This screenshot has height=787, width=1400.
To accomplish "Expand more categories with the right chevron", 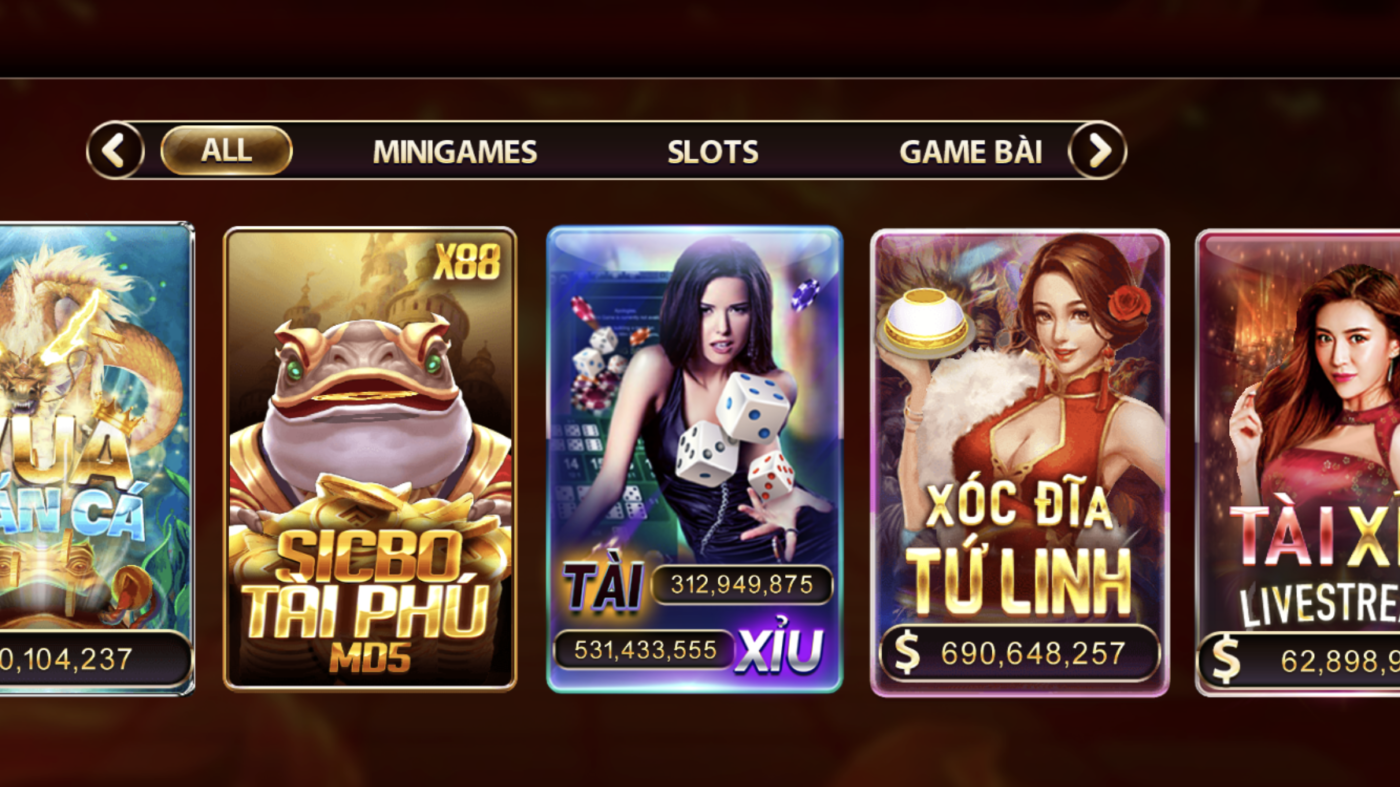I will 1097,150.
